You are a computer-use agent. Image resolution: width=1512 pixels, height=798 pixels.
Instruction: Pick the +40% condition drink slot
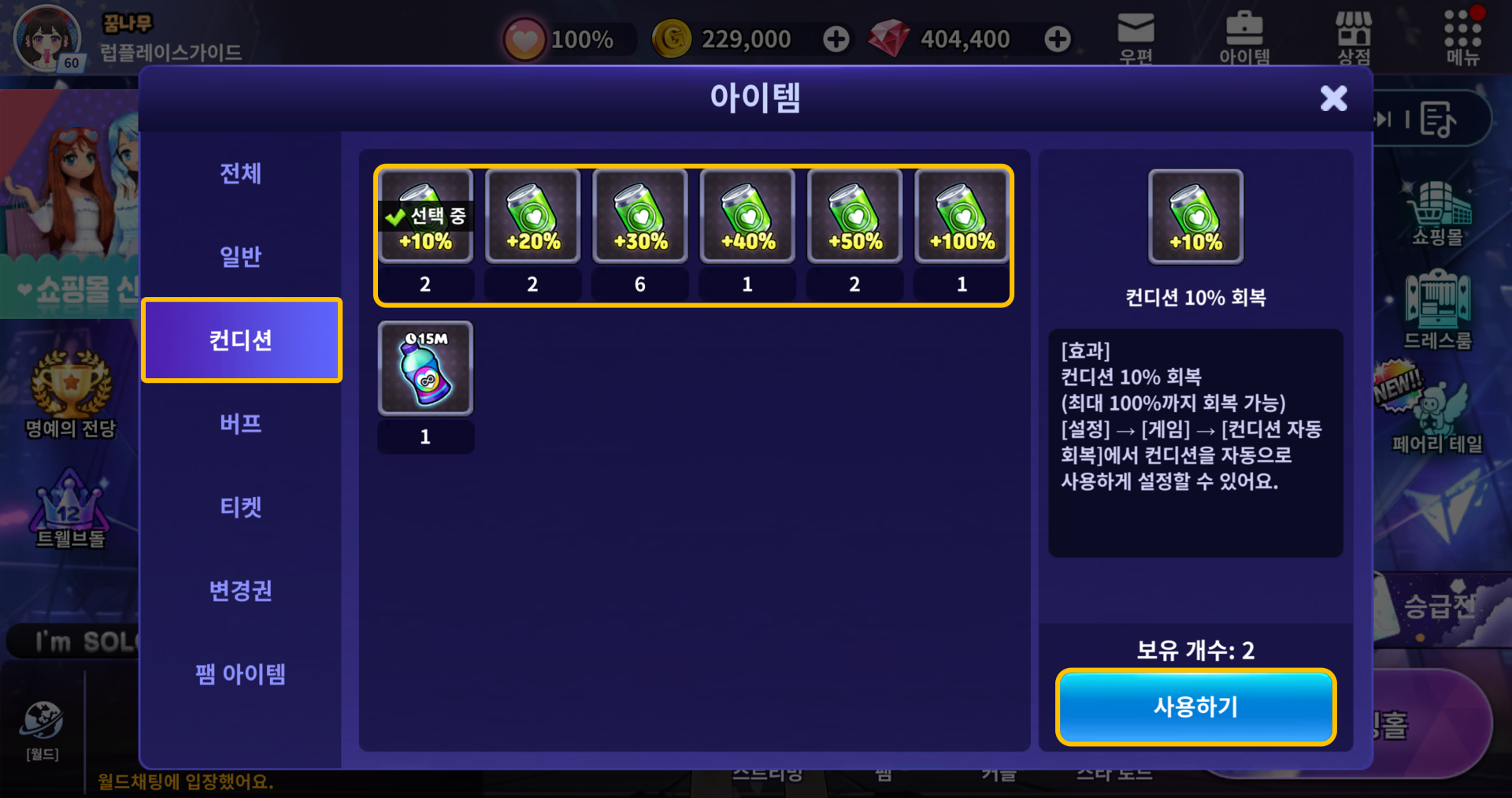click(747, 217)
